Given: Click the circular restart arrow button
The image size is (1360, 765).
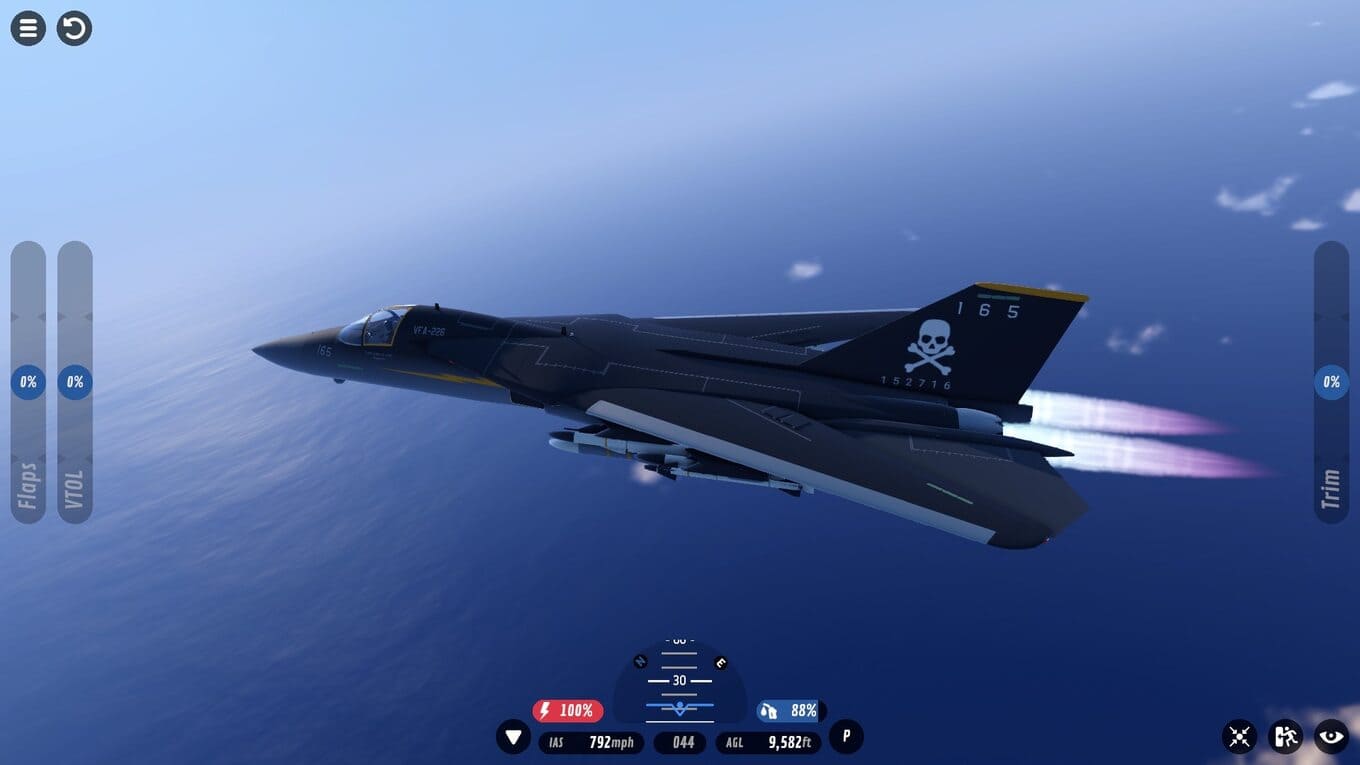Looking at the screenshot, I should click(x=74, y=28).
